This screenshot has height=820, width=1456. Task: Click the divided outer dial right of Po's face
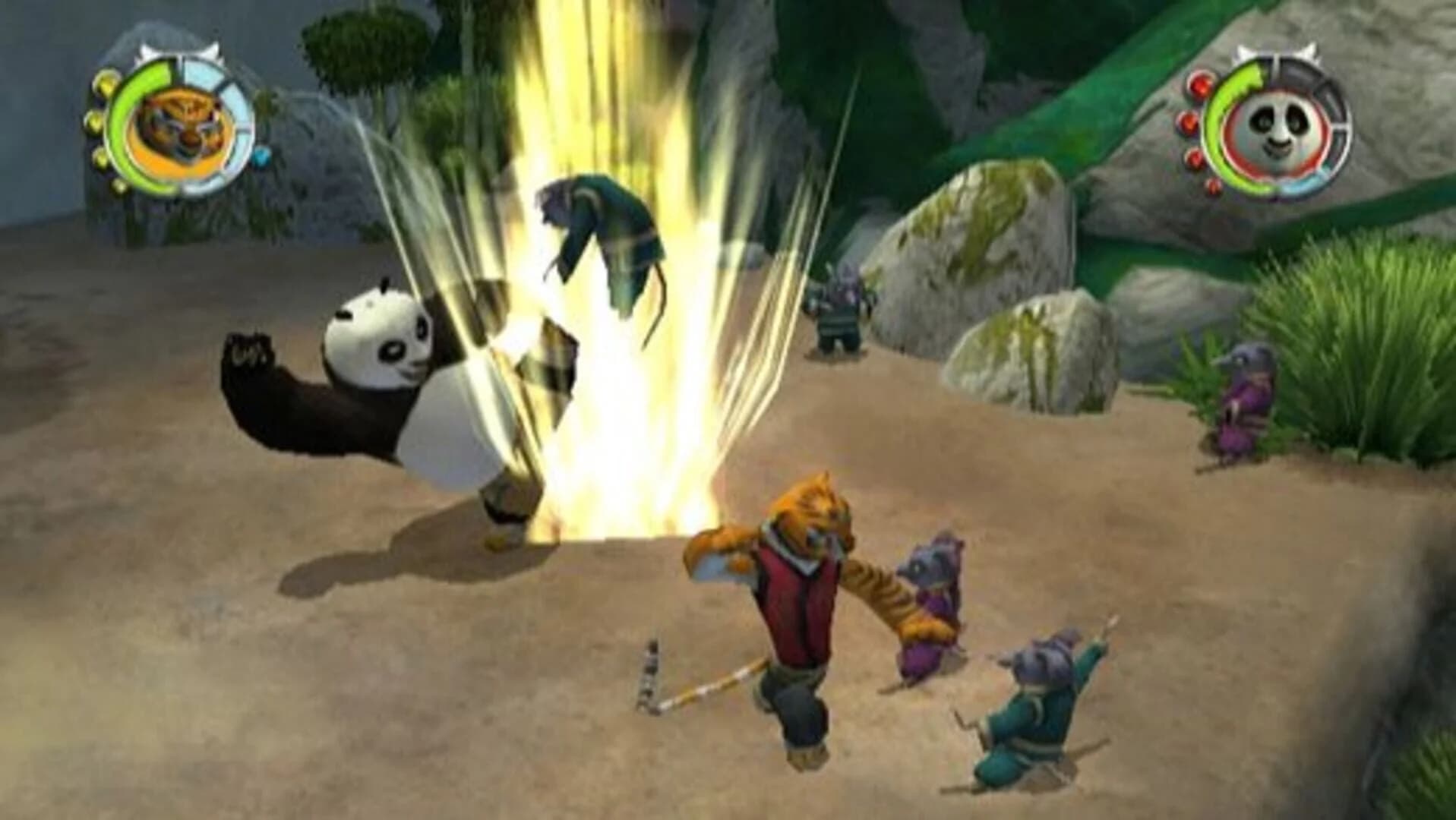coord(1339,114)
